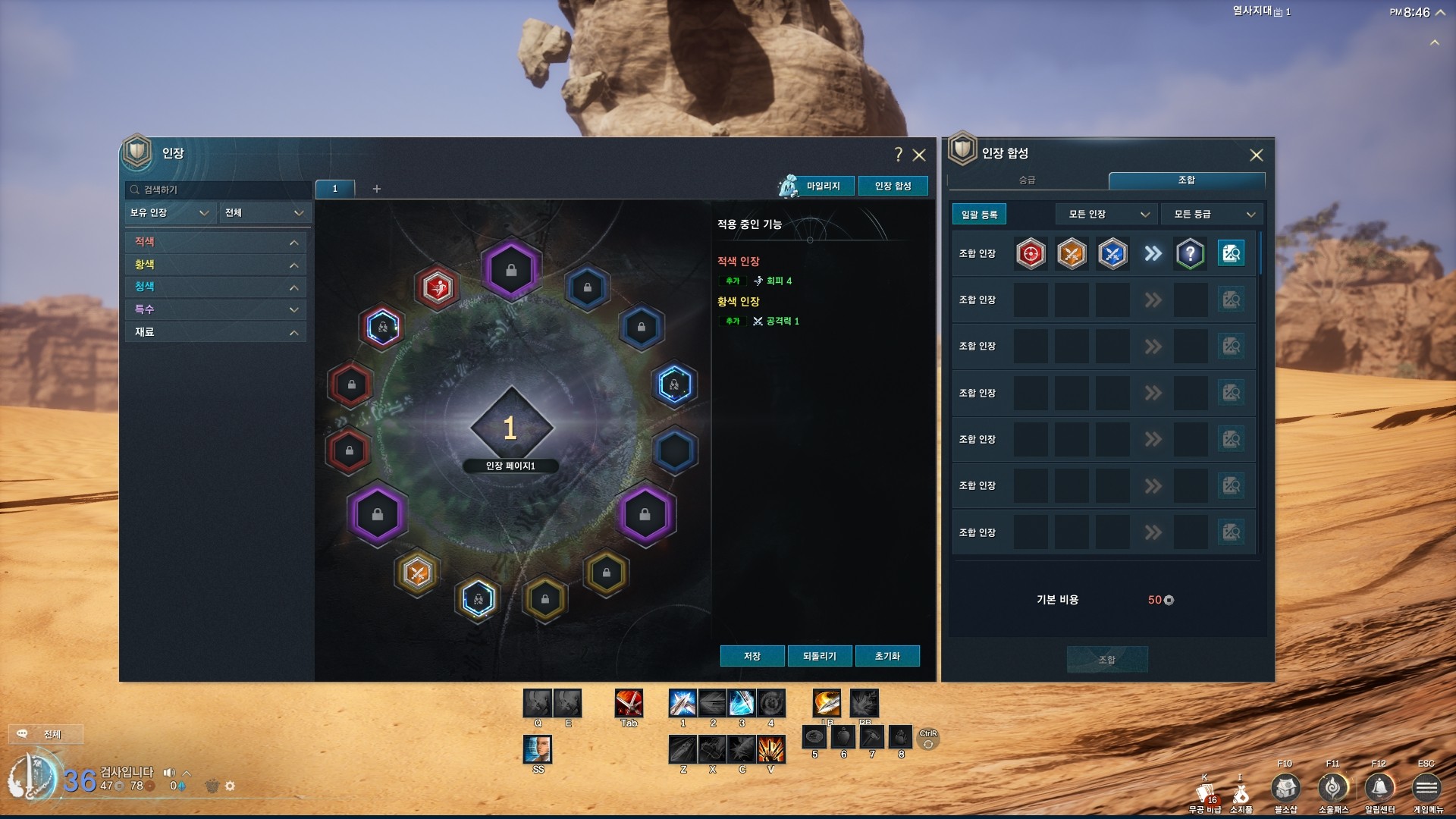This screenshot has height=819, width=1456.
Task: Close the 인장 window
Action: pos(919,155)
